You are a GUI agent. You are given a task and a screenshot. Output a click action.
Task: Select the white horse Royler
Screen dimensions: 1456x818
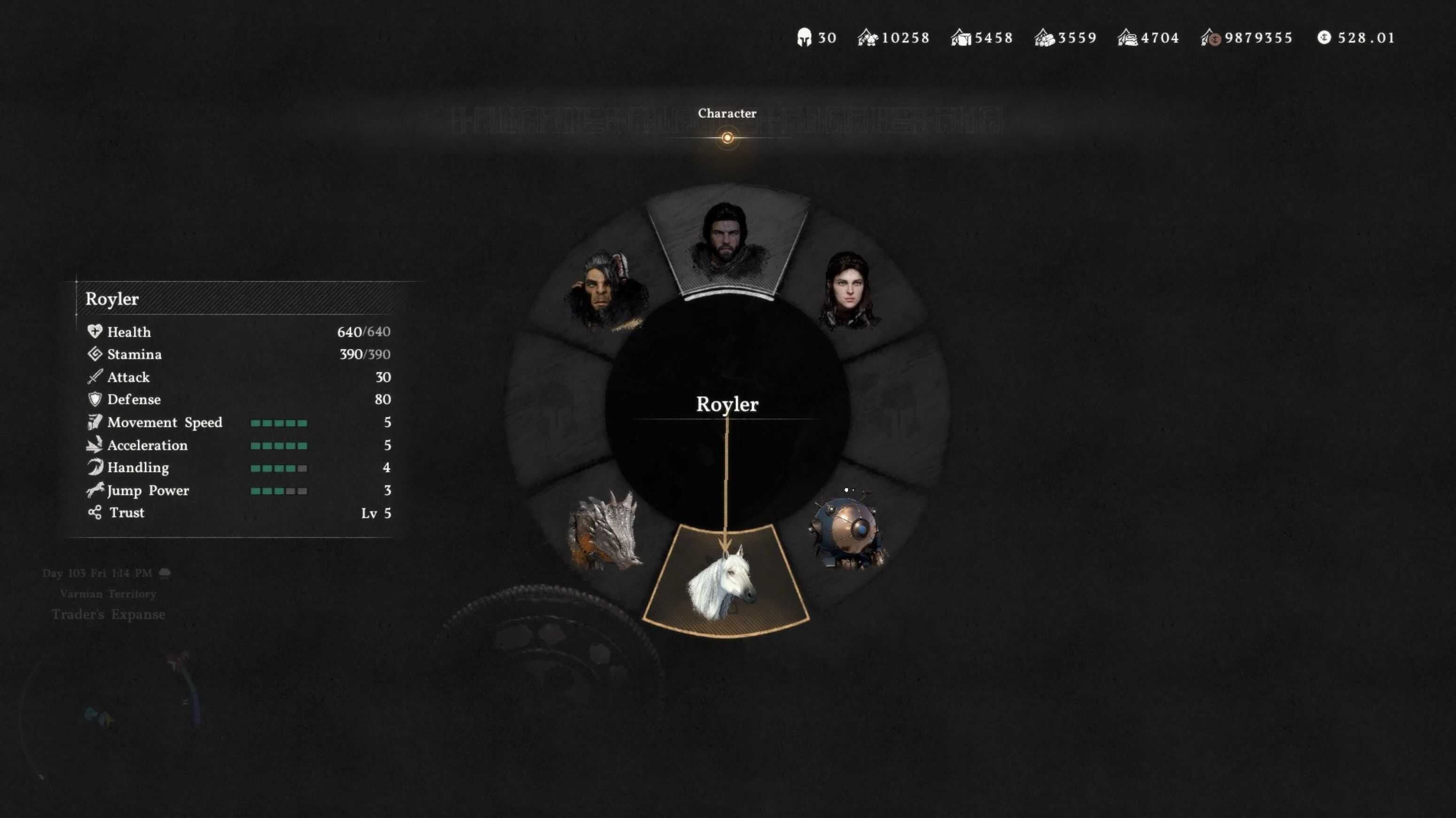(x=726, y=582)
